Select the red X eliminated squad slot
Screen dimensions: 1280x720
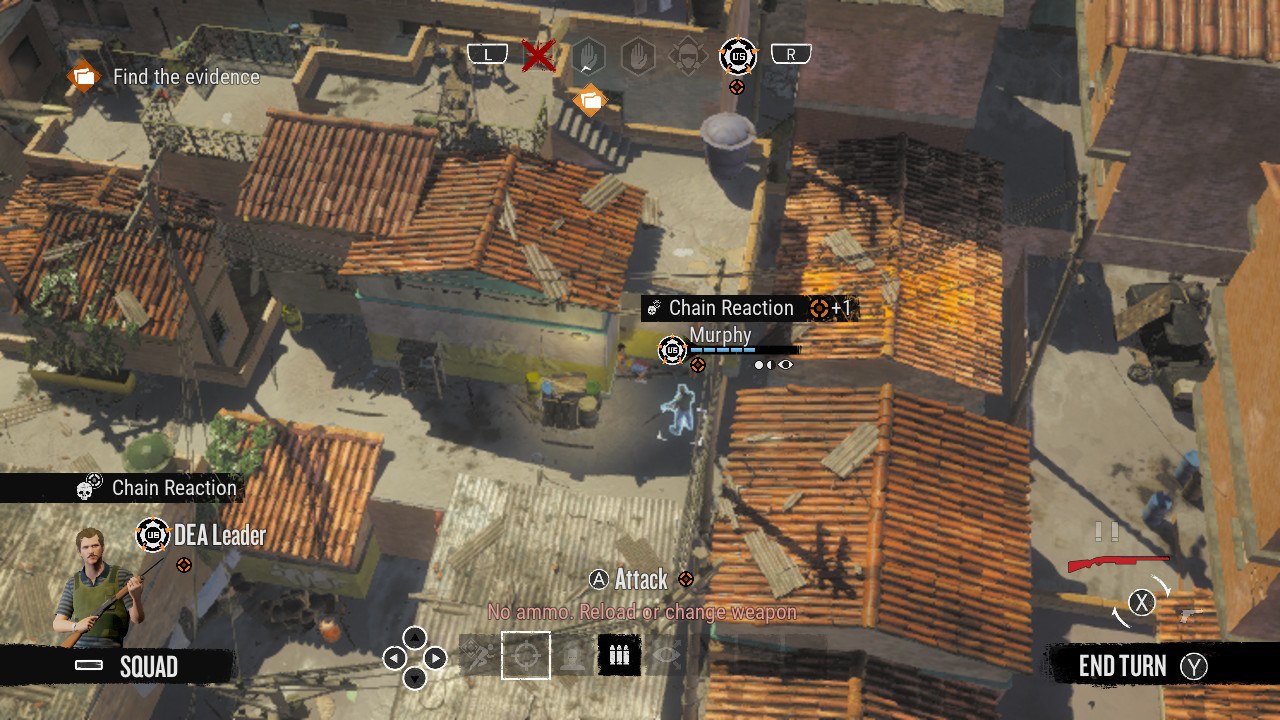click(538, 55)
